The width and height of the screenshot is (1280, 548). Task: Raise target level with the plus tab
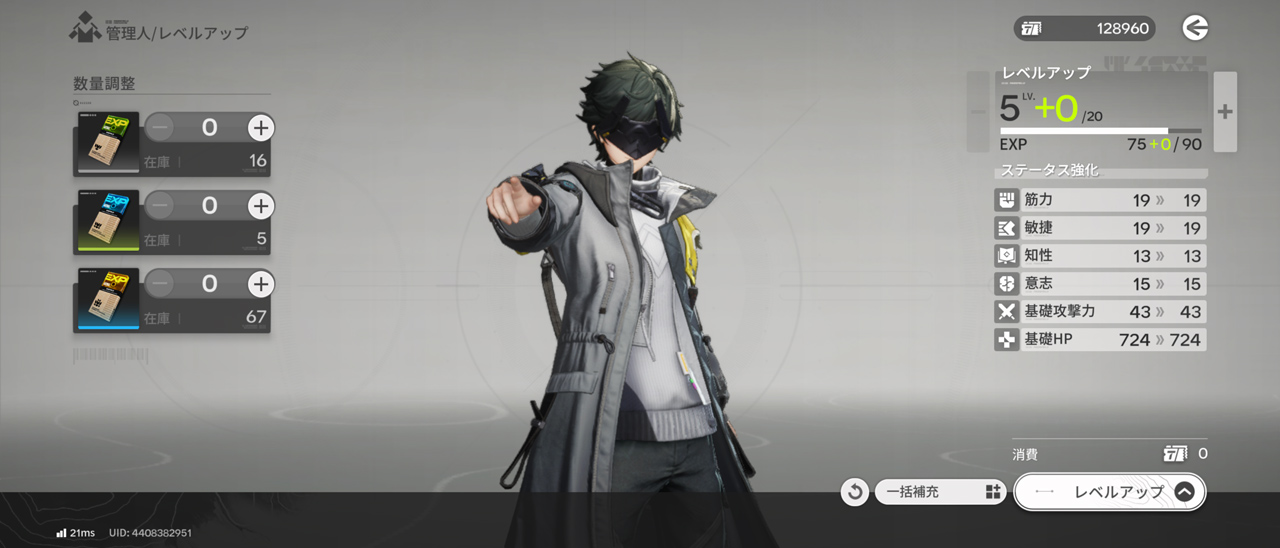pos(1225,112)
